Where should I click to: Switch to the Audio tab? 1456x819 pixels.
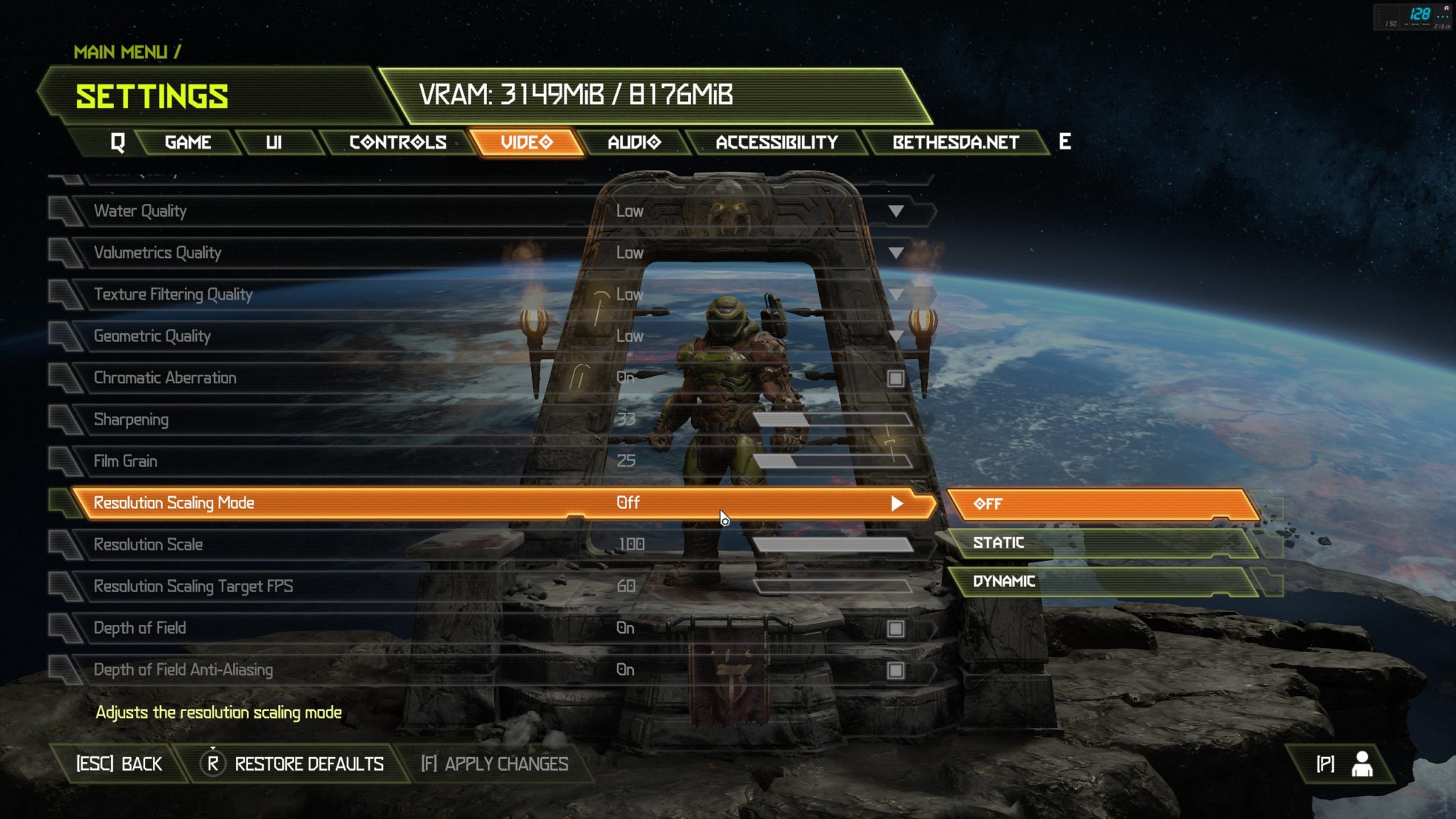coord(634,142)
